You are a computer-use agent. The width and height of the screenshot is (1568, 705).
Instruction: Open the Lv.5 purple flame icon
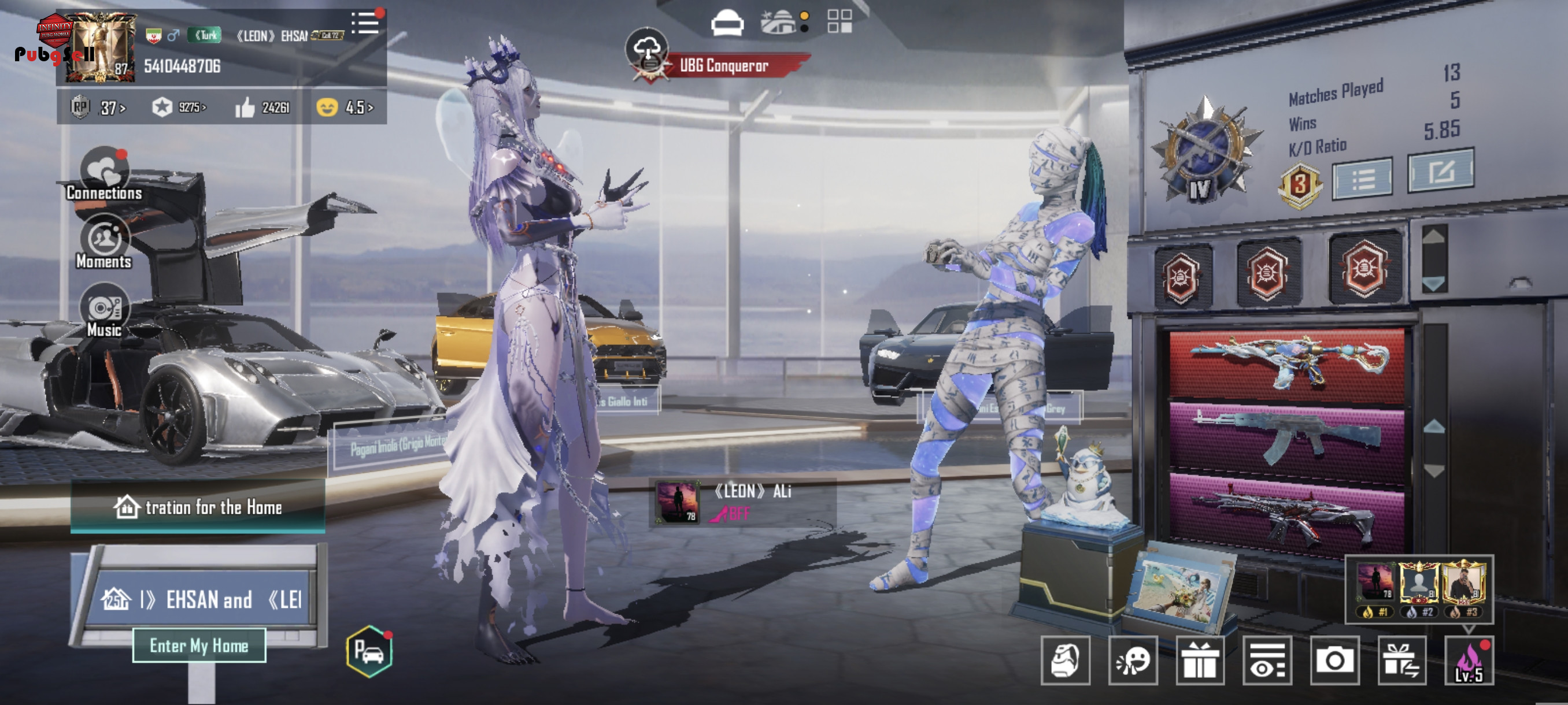click(1469, 661)
